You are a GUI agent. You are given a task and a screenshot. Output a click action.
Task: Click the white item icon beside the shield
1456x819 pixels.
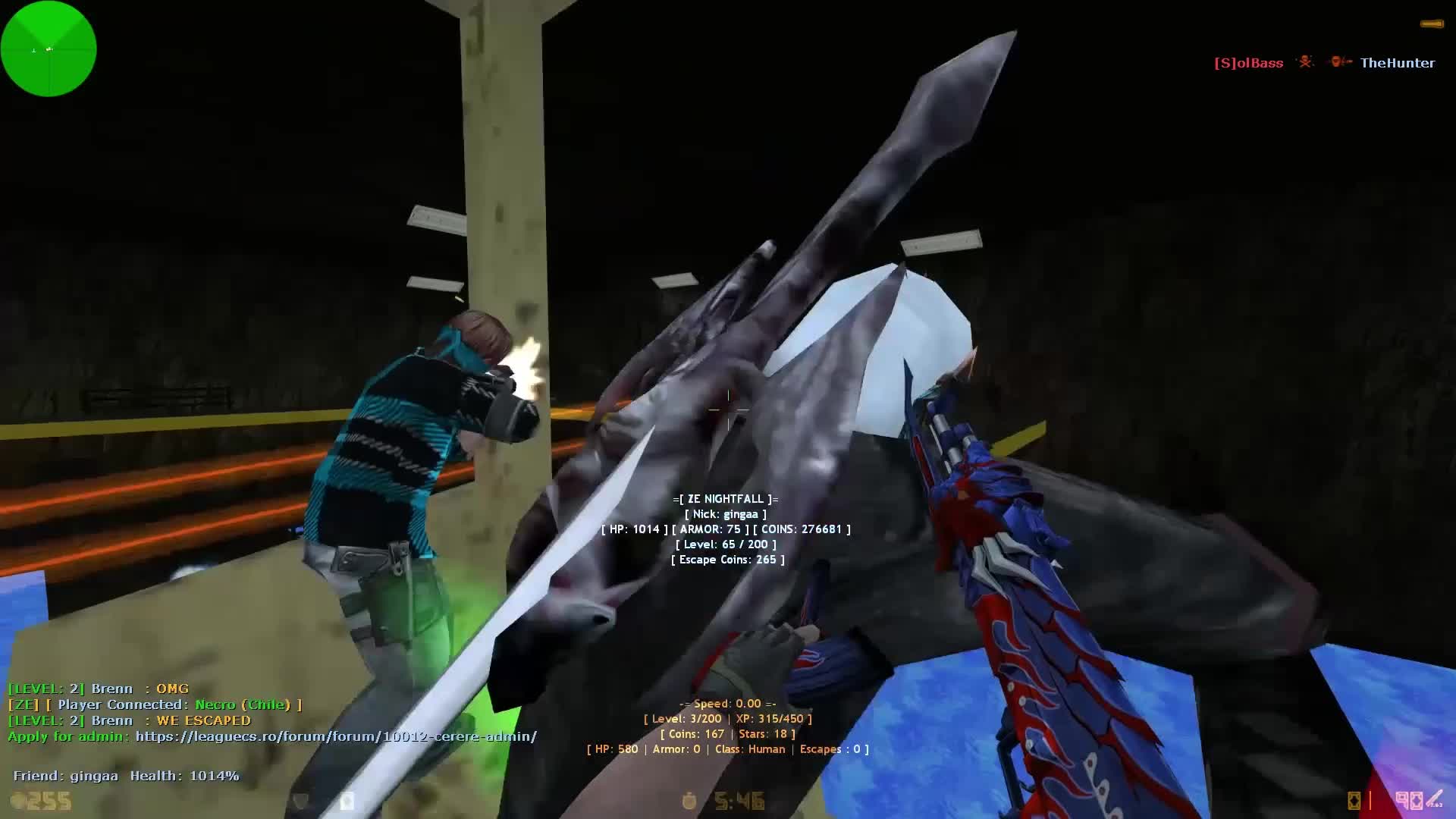pos(347,800)
